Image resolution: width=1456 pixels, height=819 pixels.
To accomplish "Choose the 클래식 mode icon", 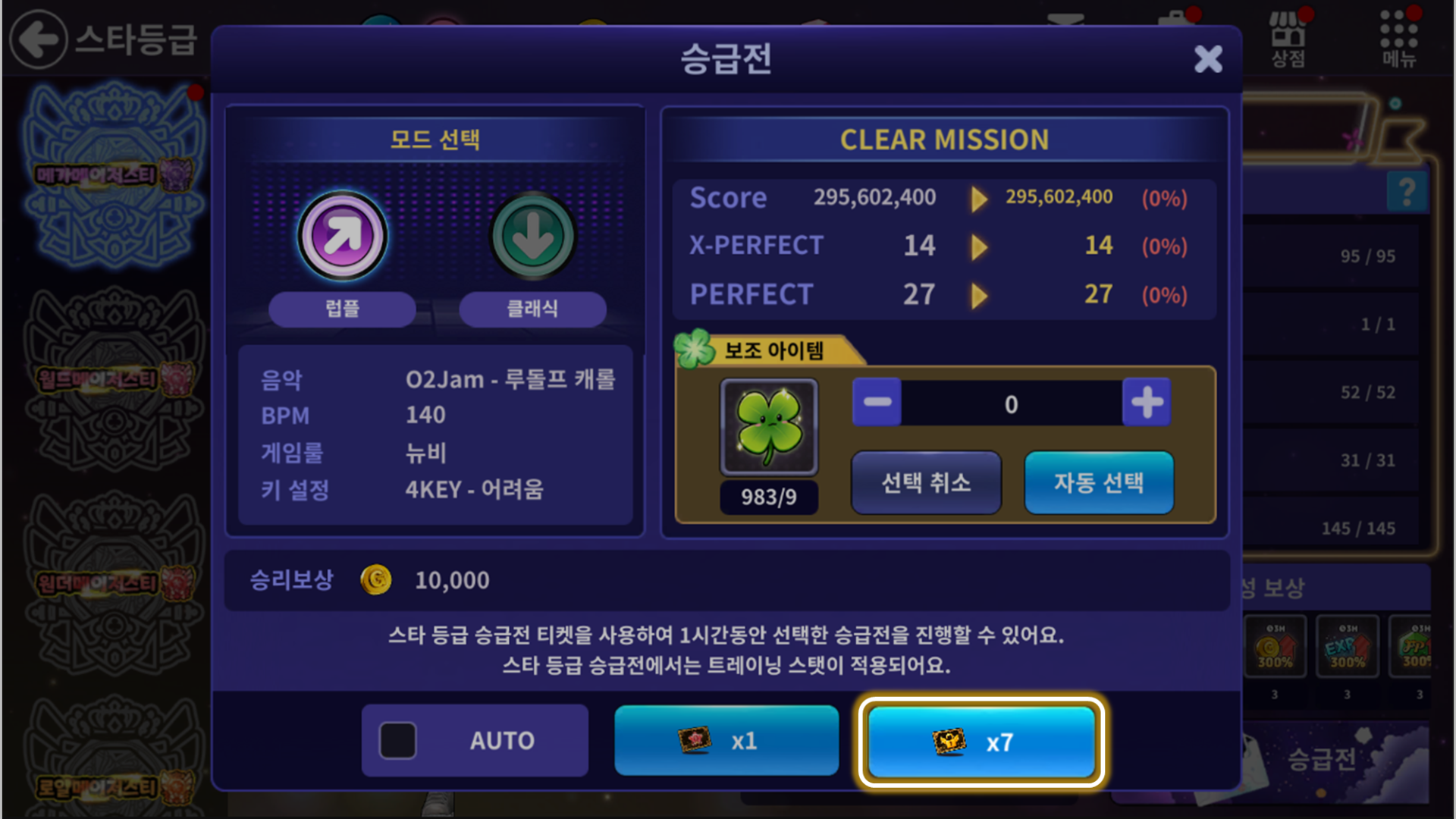I will point(532,237).
